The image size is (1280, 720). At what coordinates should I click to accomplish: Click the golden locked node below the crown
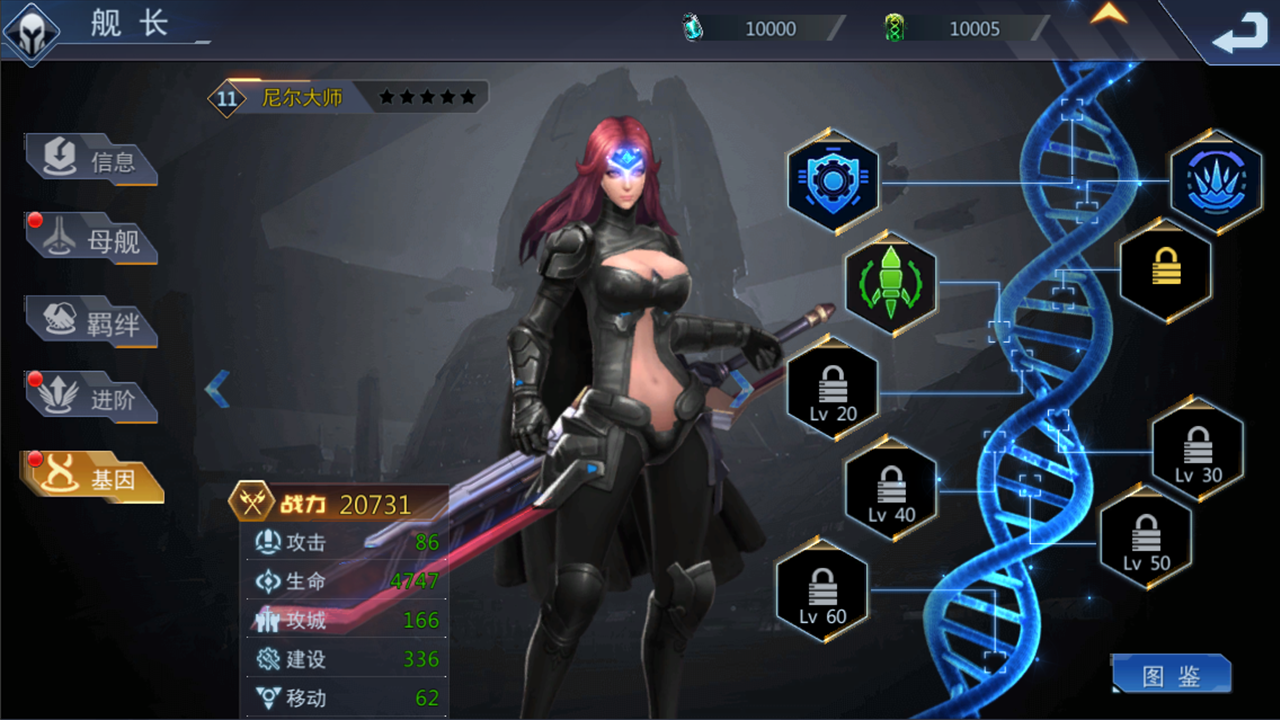click(x=1164, y=270)
